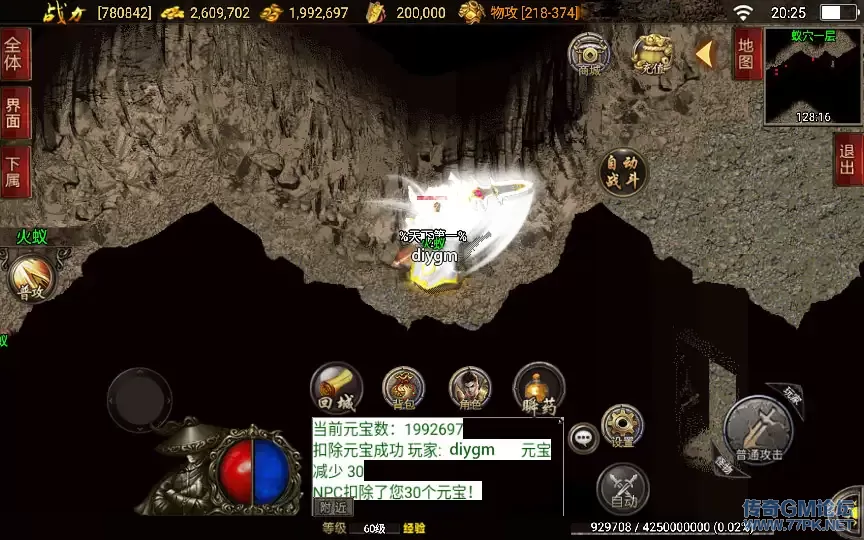Open the 背包 backpack
Image resolution: width=864 pixels, height=540 pixels.
(403, 389)
